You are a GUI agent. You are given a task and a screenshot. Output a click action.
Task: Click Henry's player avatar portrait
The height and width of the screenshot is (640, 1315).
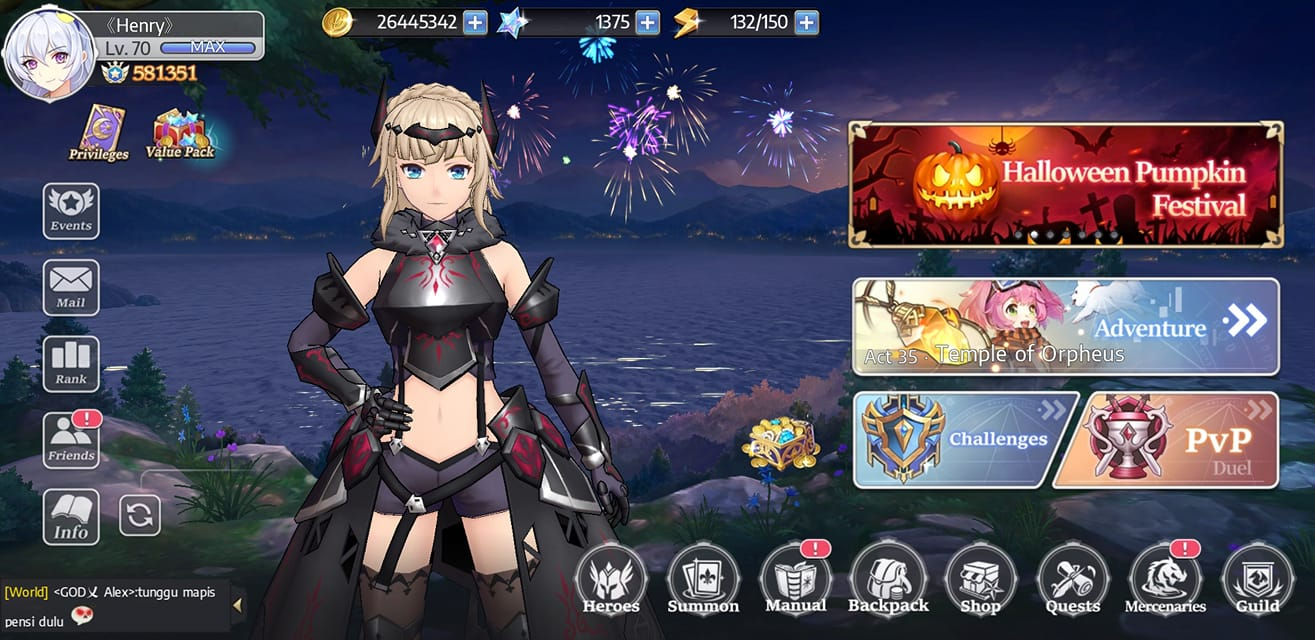pyautogui.click(x=48, y=56)
